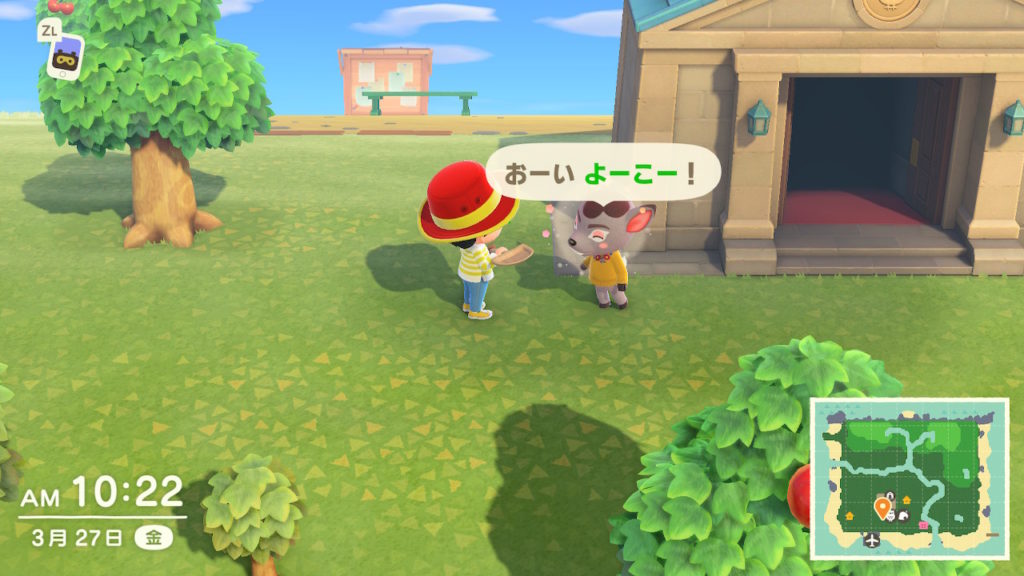Viewport: 1024px width, 576px height.
Task: Open the NookPhone icon
Action: (65, 58)
